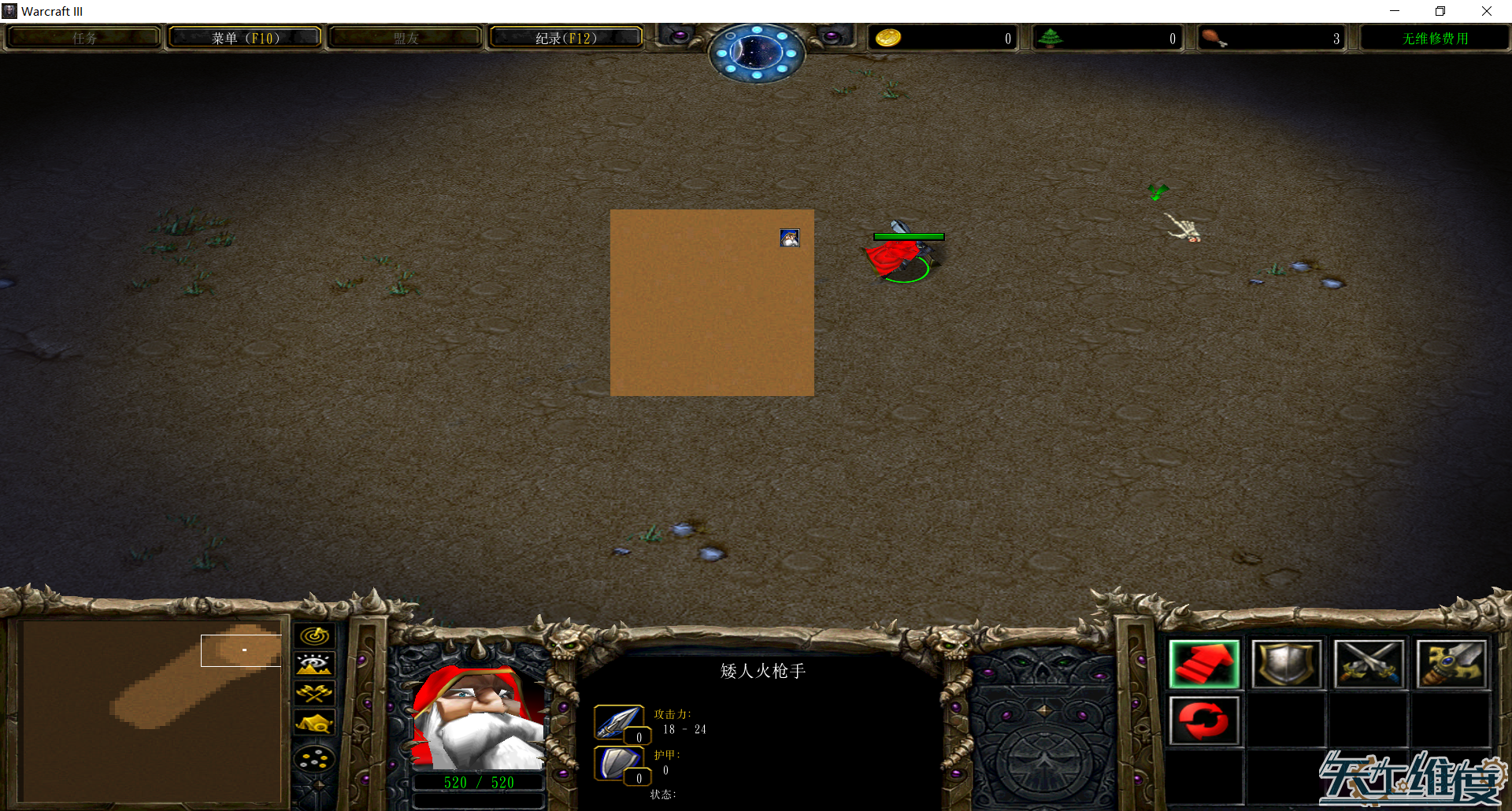Click the red circular refresh ability icon
The width and height of the screenshot is (1512, 811).
pos(1204,720)
